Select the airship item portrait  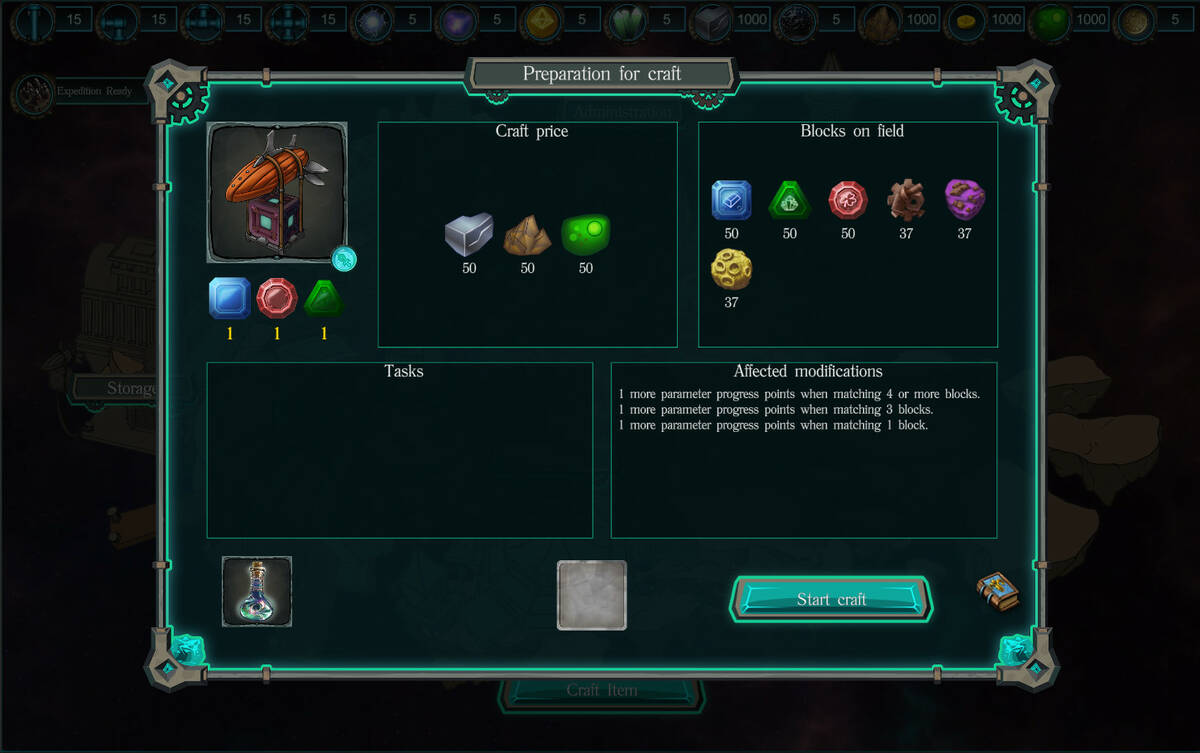(277, 192)
